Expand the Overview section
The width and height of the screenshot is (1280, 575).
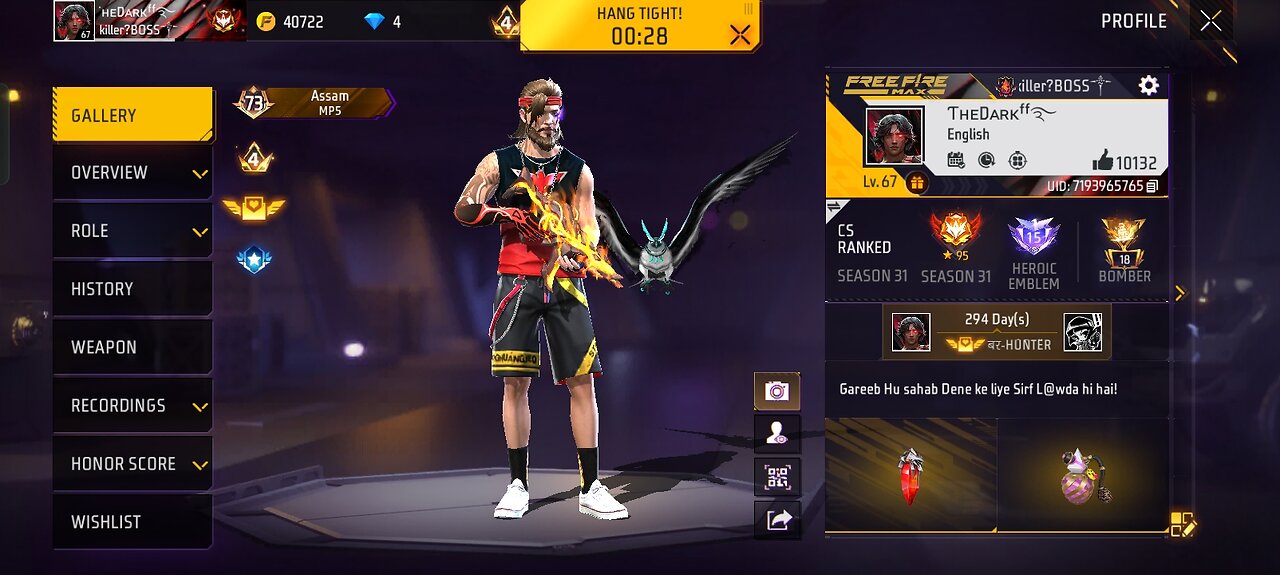click(x=132, y=173)
